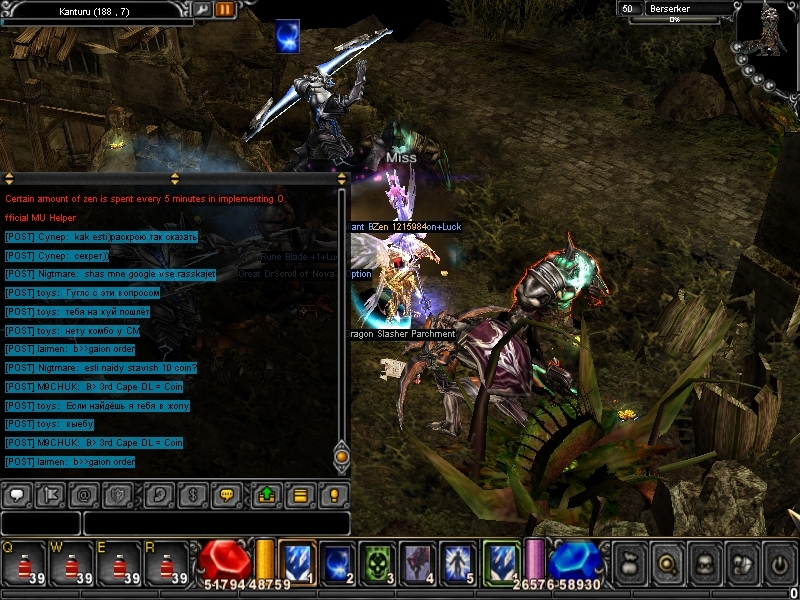Click the shield alliance chat button
Screen dimensions: 800x600
coord(119,494)
